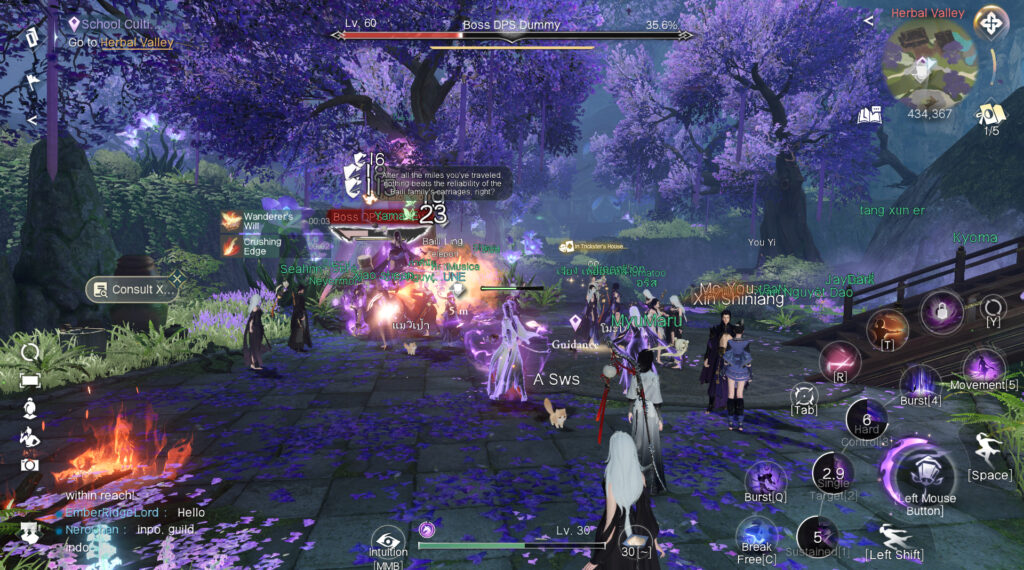Trigger the Burst[4] skill
The image size is (1024, 570).
(x=920, y=383)
